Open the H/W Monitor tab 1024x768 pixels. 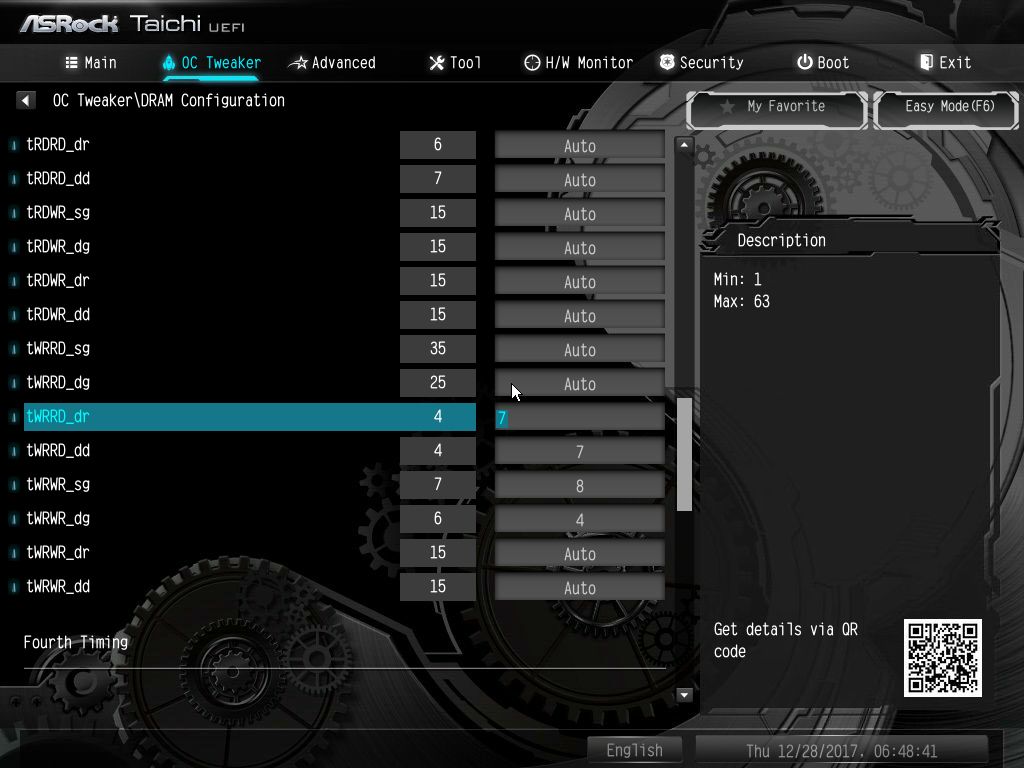click(578, 63)
